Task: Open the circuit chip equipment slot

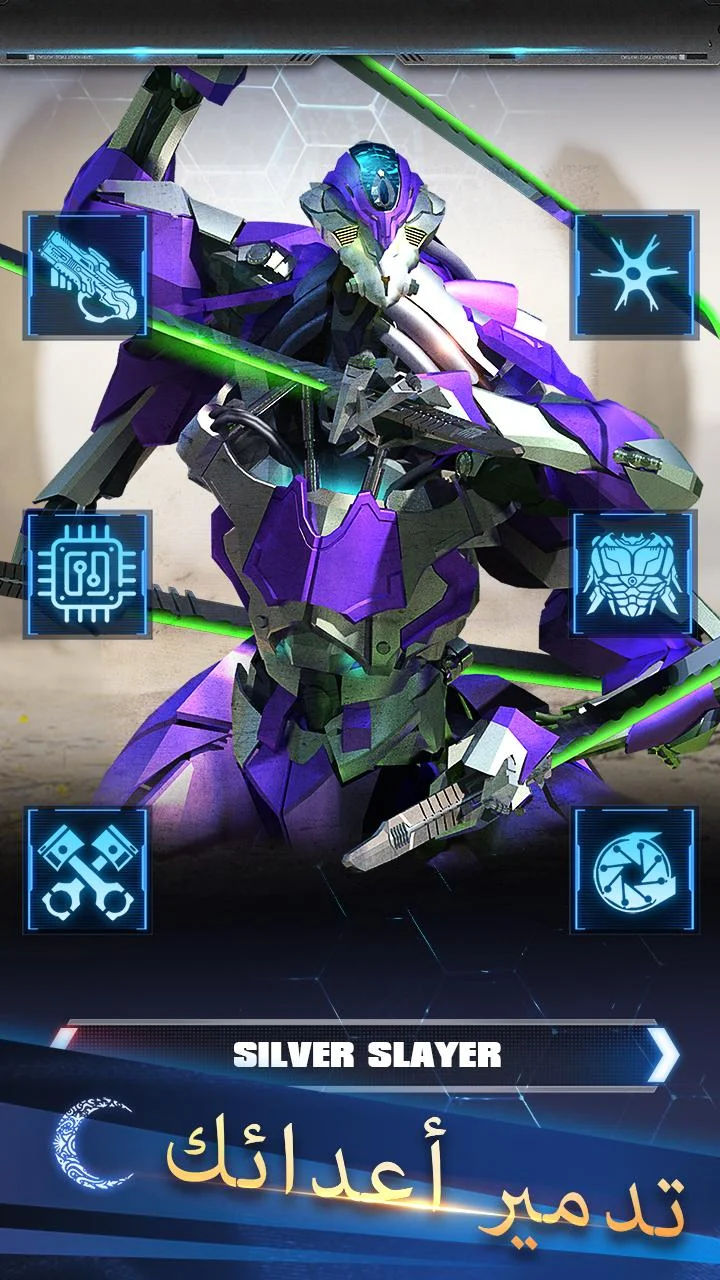Action: tap(88, 573)
